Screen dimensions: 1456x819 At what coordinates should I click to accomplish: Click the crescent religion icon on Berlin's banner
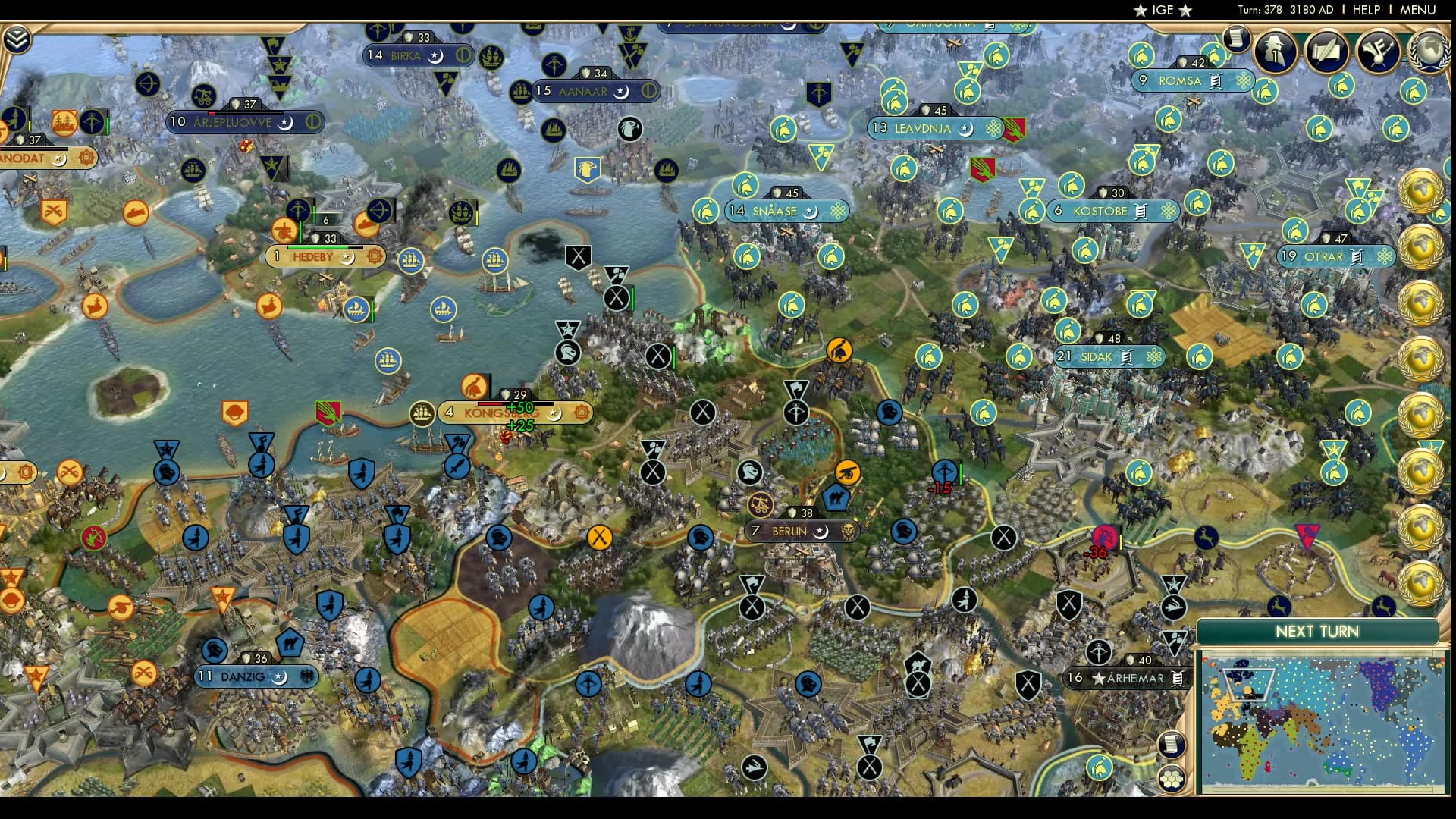[x=821, y=532]
